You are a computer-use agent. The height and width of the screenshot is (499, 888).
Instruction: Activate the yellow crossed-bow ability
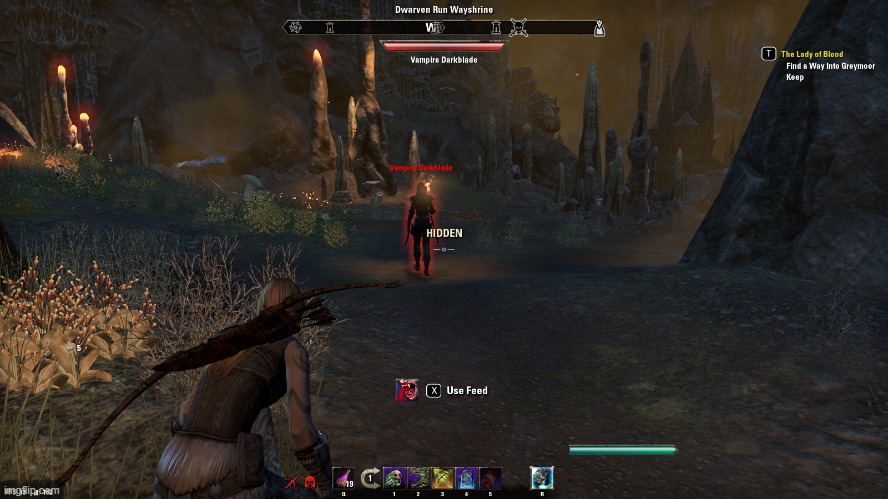coord(442,478)
